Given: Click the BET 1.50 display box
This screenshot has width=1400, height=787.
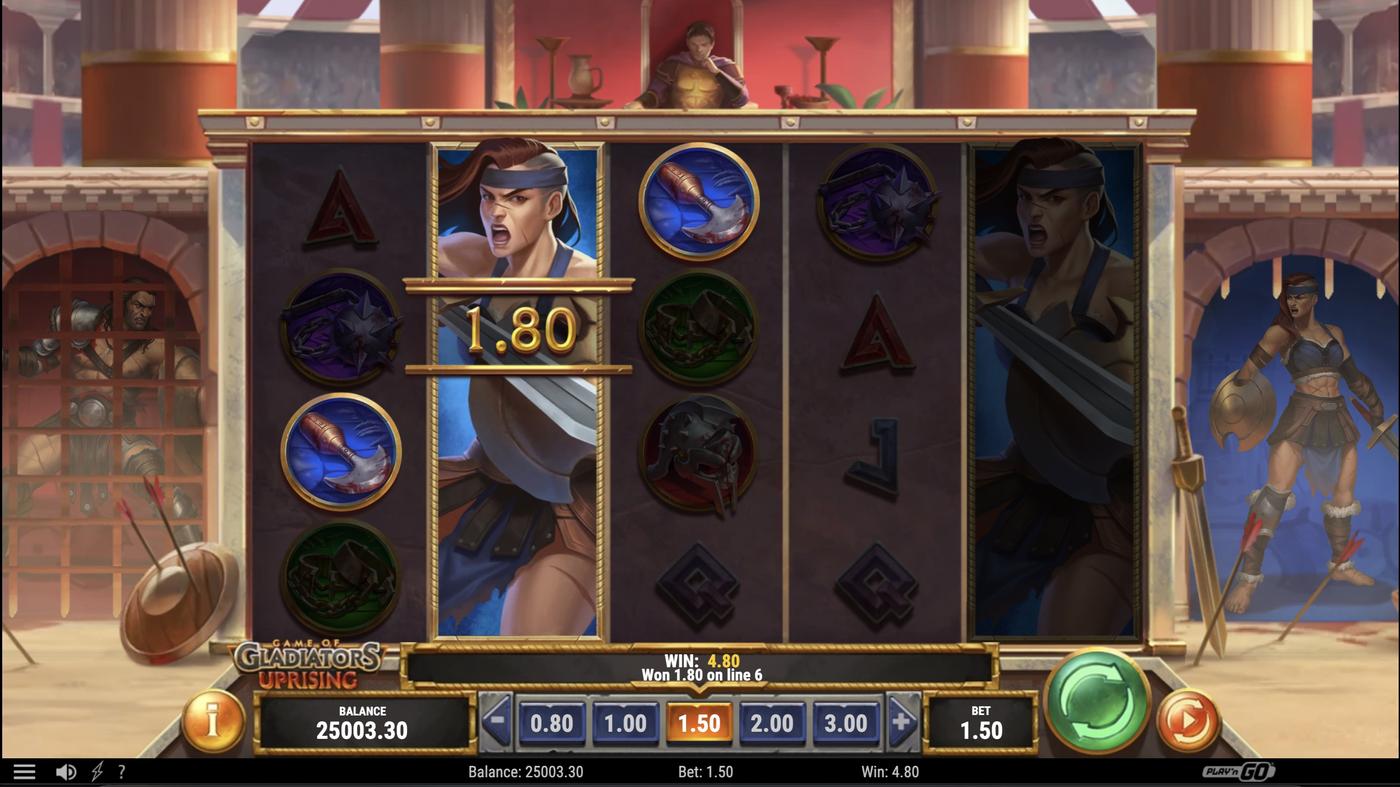Looking at the screenshot, I should [x=983, y=722].
